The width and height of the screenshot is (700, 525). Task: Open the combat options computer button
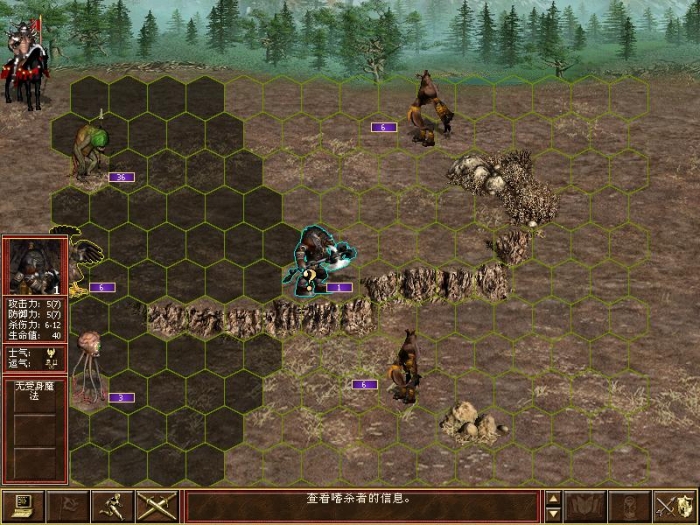coord(22,507)
